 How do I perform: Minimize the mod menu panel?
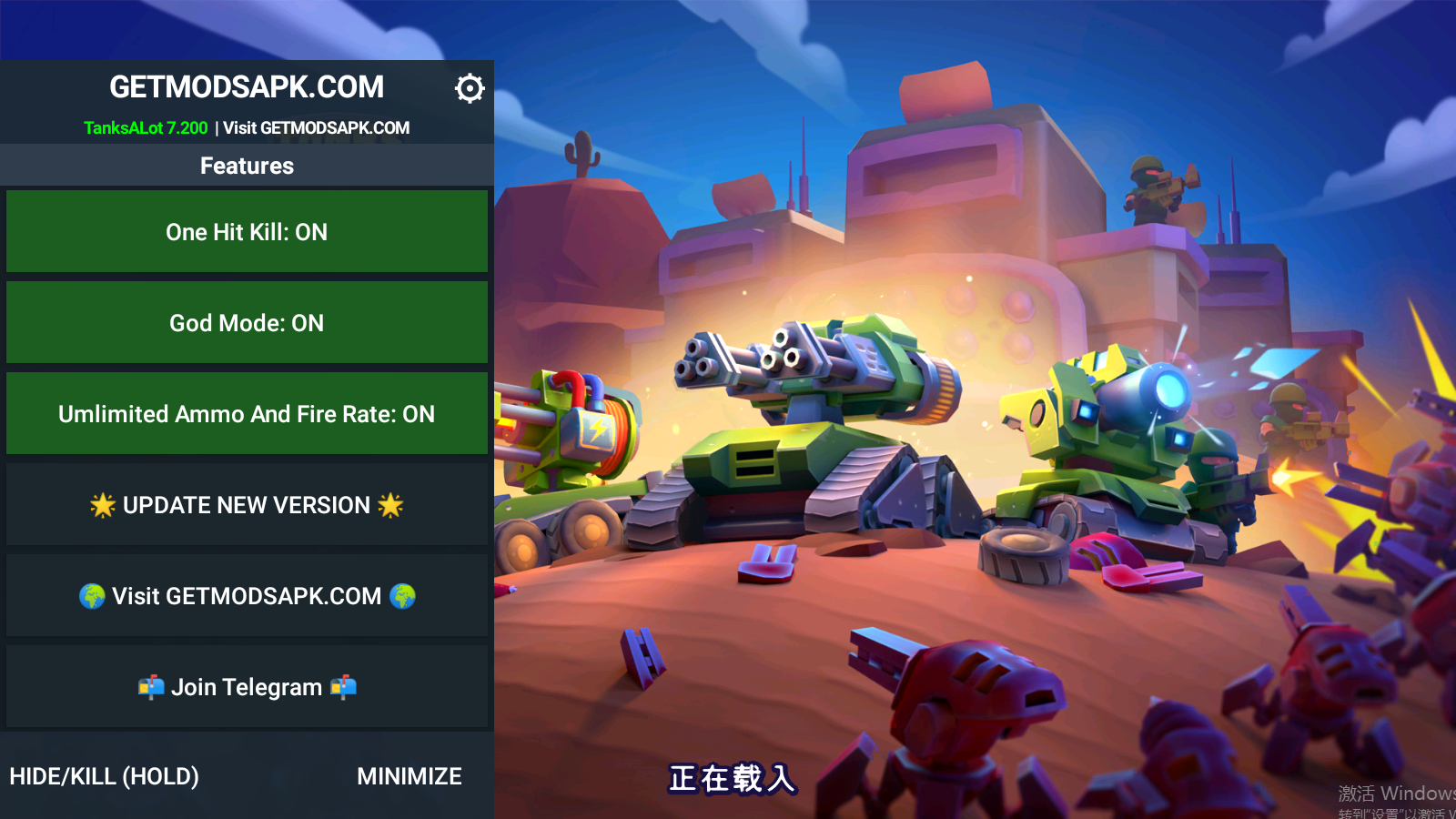point(409,776)
